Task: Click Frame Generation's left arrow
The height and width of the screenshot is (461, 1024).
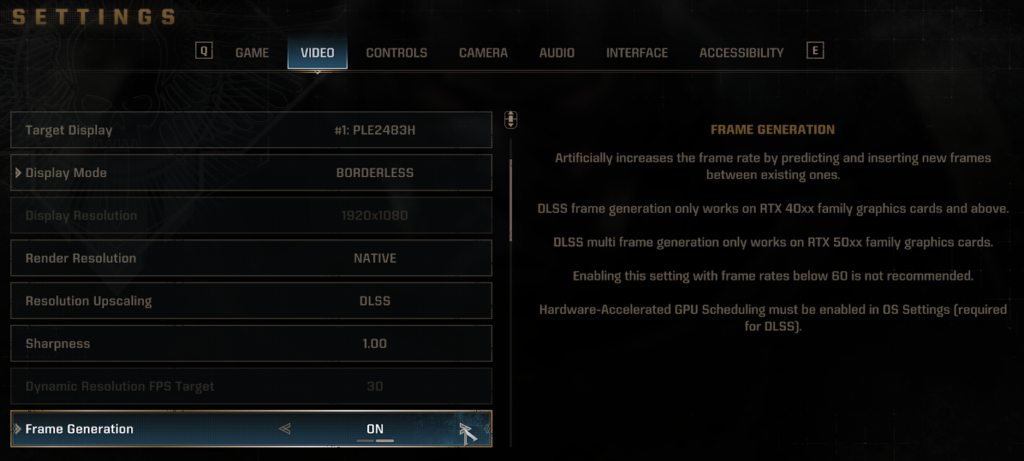Action: (x=286, y=429)
